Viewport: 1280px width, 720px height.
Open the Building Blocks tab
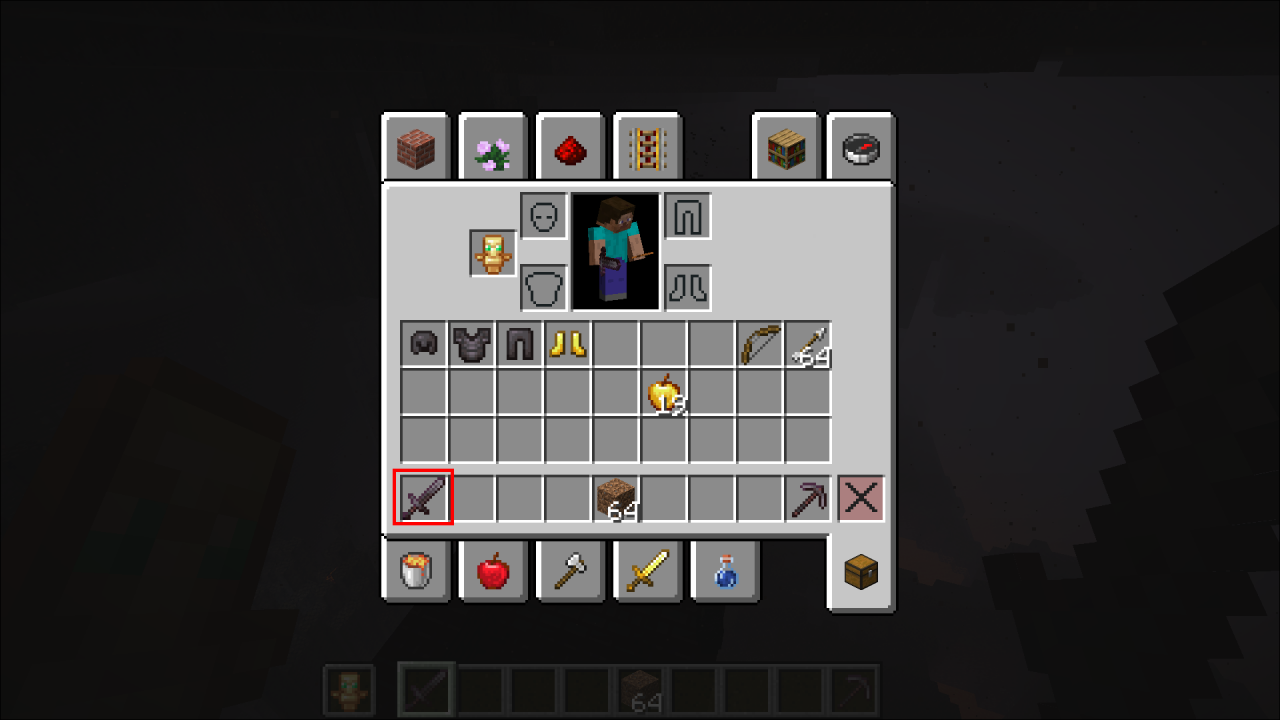pyautogui.click(x=416, y=145)
